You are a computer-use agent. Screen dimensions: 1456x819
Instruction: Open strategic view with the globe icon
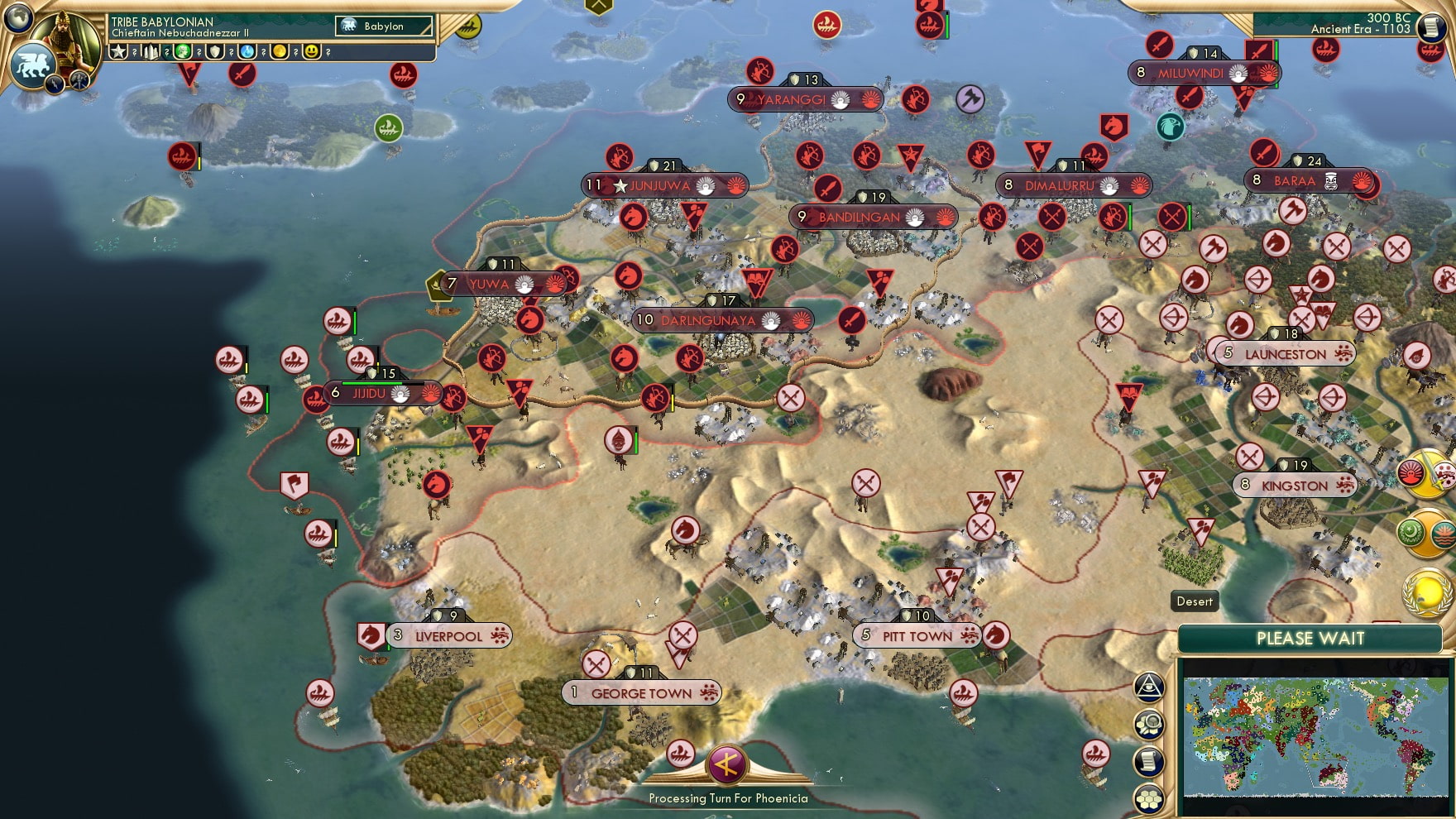pyautogui.click(x=17, y=19)
